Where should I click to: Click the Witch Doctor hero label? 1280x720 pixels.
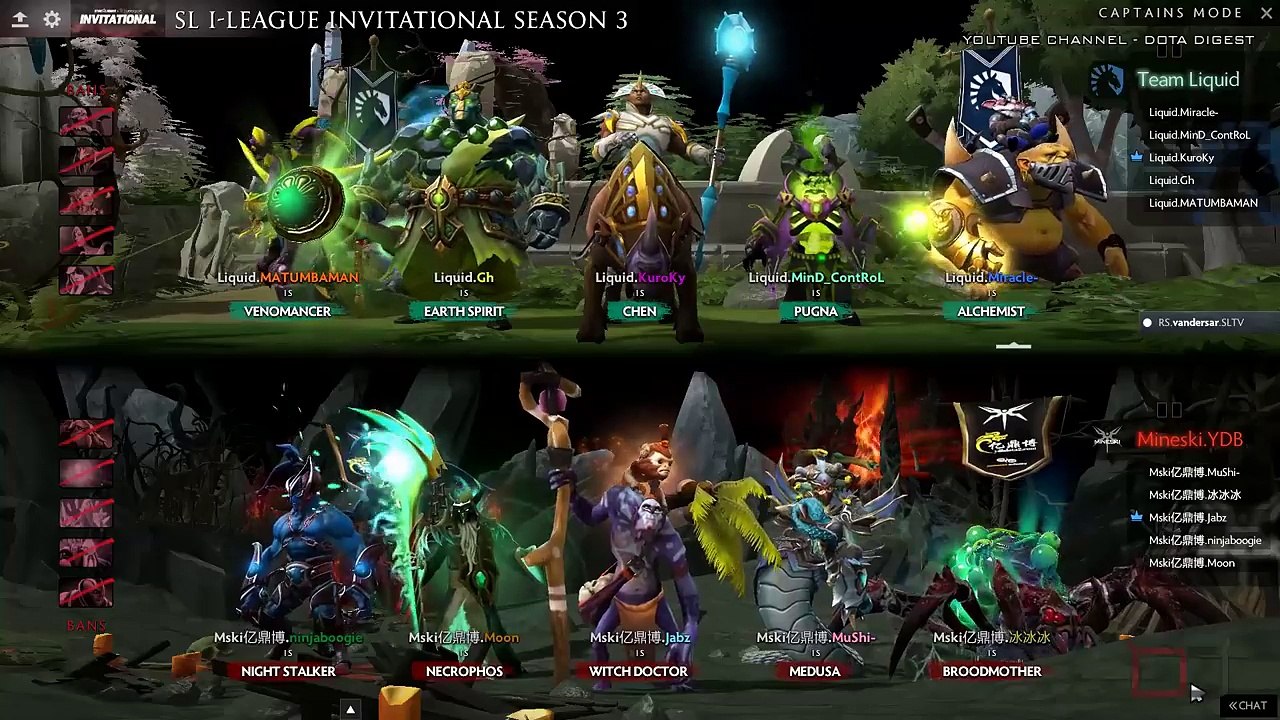click(x=638, y=671)
